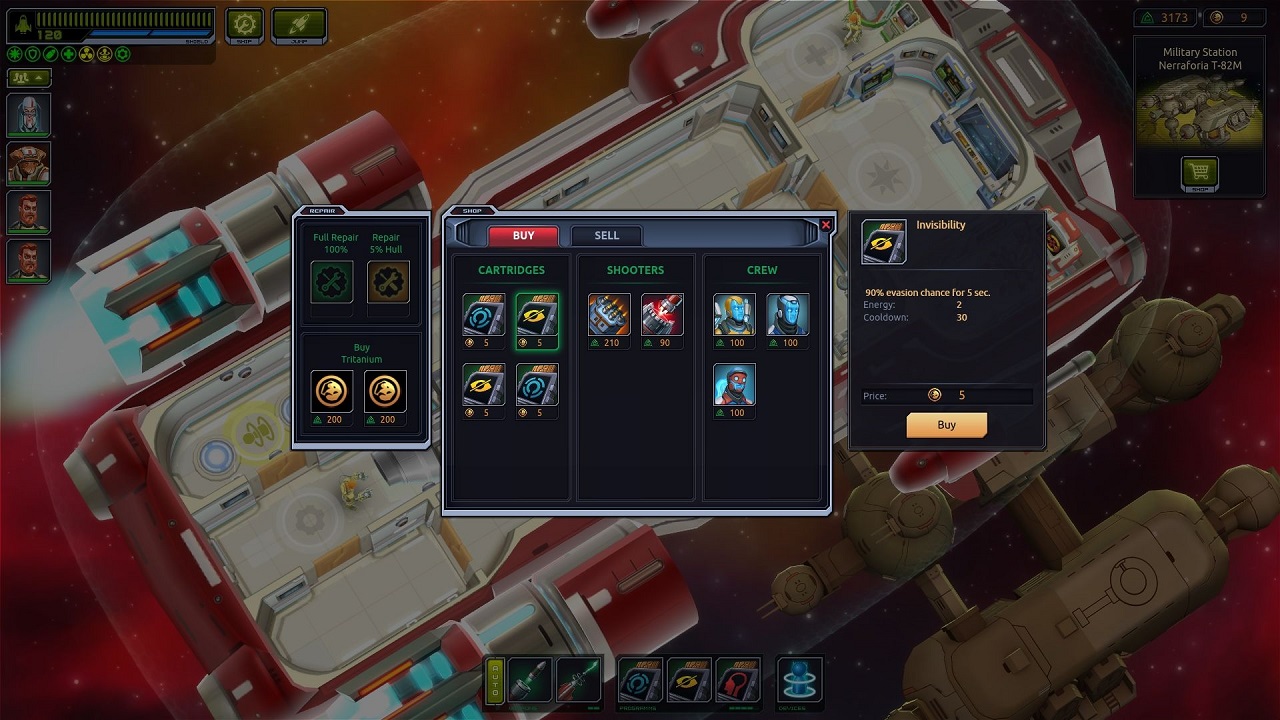The height and width of the screenshot is (720, 1280).
Task: Select the white-haired crew portrait
Action: pyautogui.click(x=28, y=115)
